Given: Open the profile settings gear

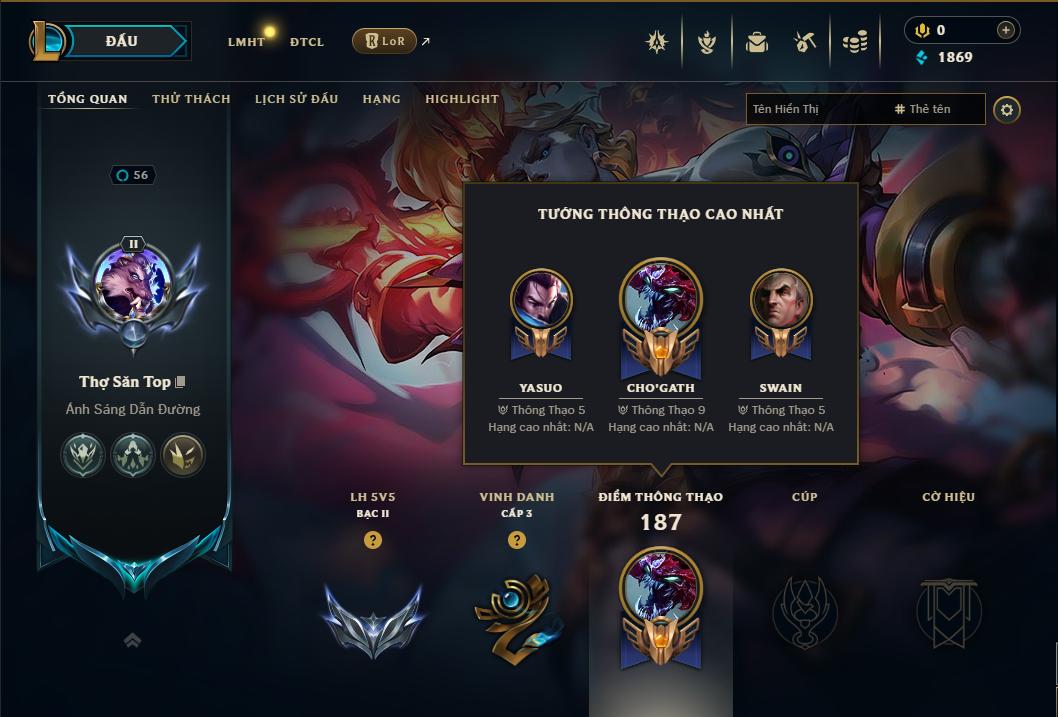Looking at the screenshot, I should coord(1007,109).
